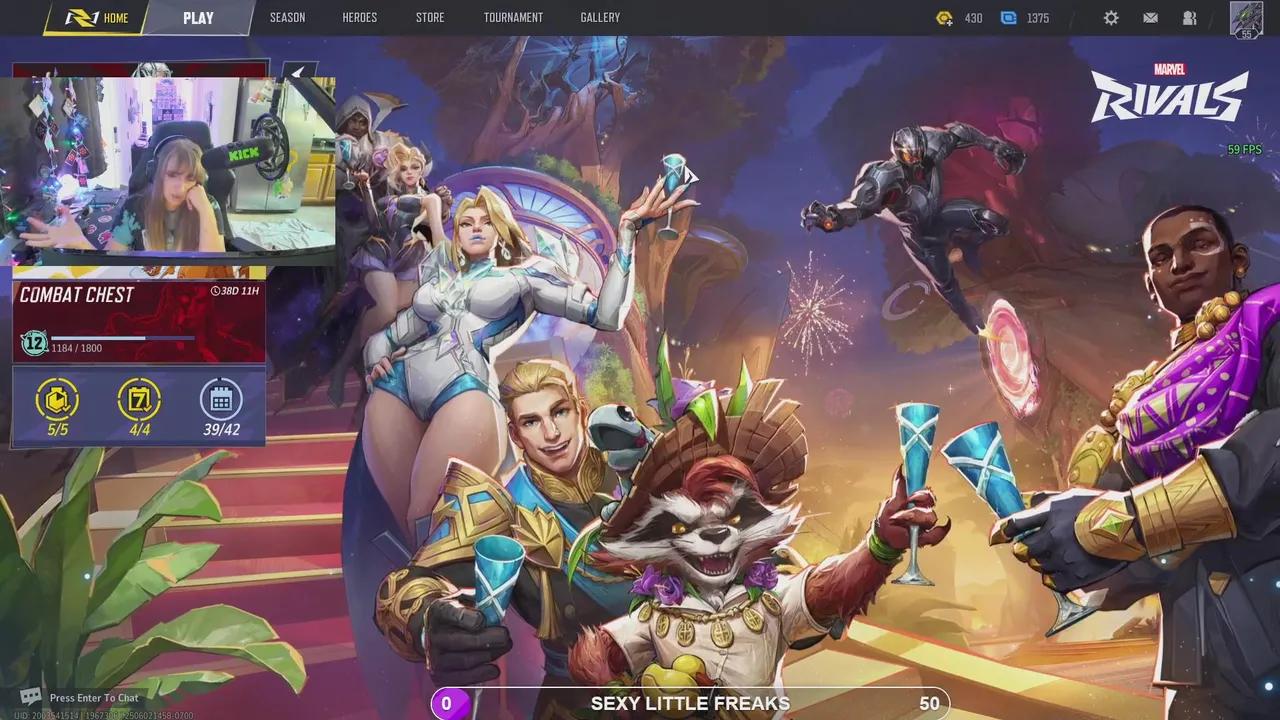Open the 39/42 login calendar icon

[220, 400]
